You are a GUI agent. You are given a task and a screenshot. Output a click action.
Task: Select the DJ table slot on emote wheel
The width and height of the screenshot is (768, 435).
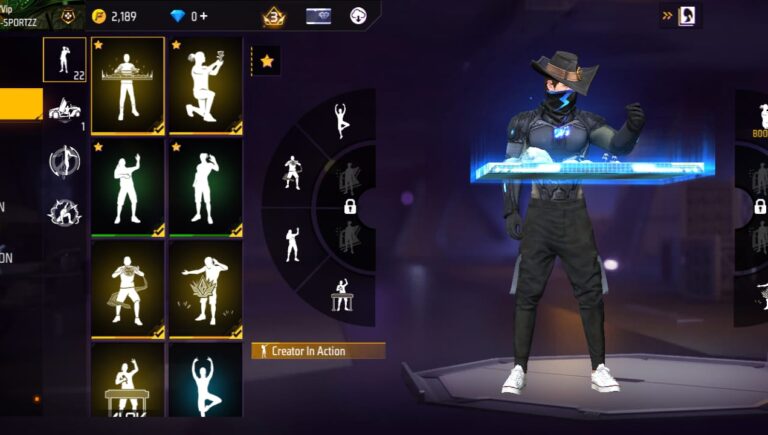click(341, 294)
